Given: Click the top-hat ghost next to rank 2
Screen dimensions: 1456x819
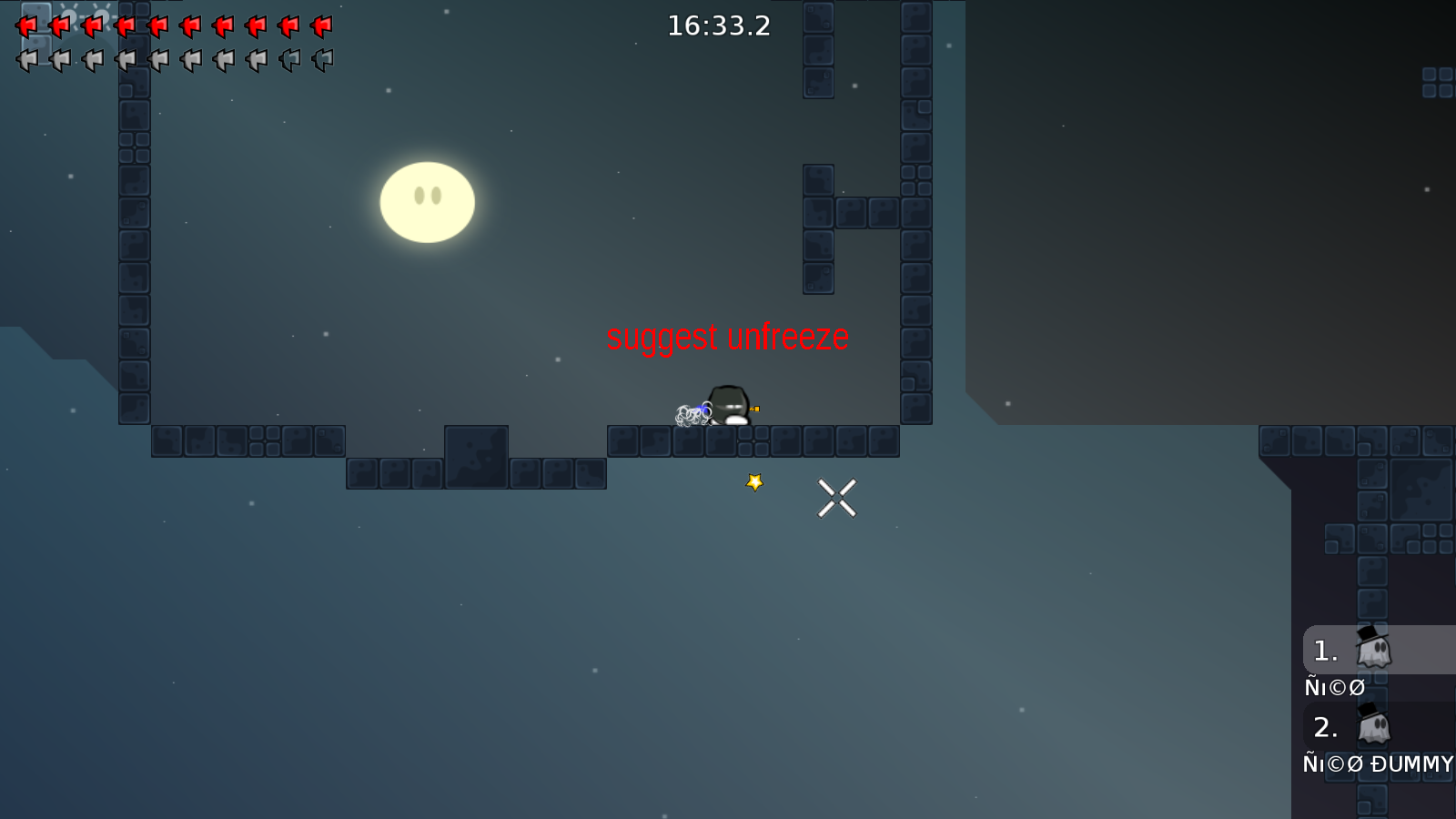Looking at the screenshot, I should (1374, 728).
